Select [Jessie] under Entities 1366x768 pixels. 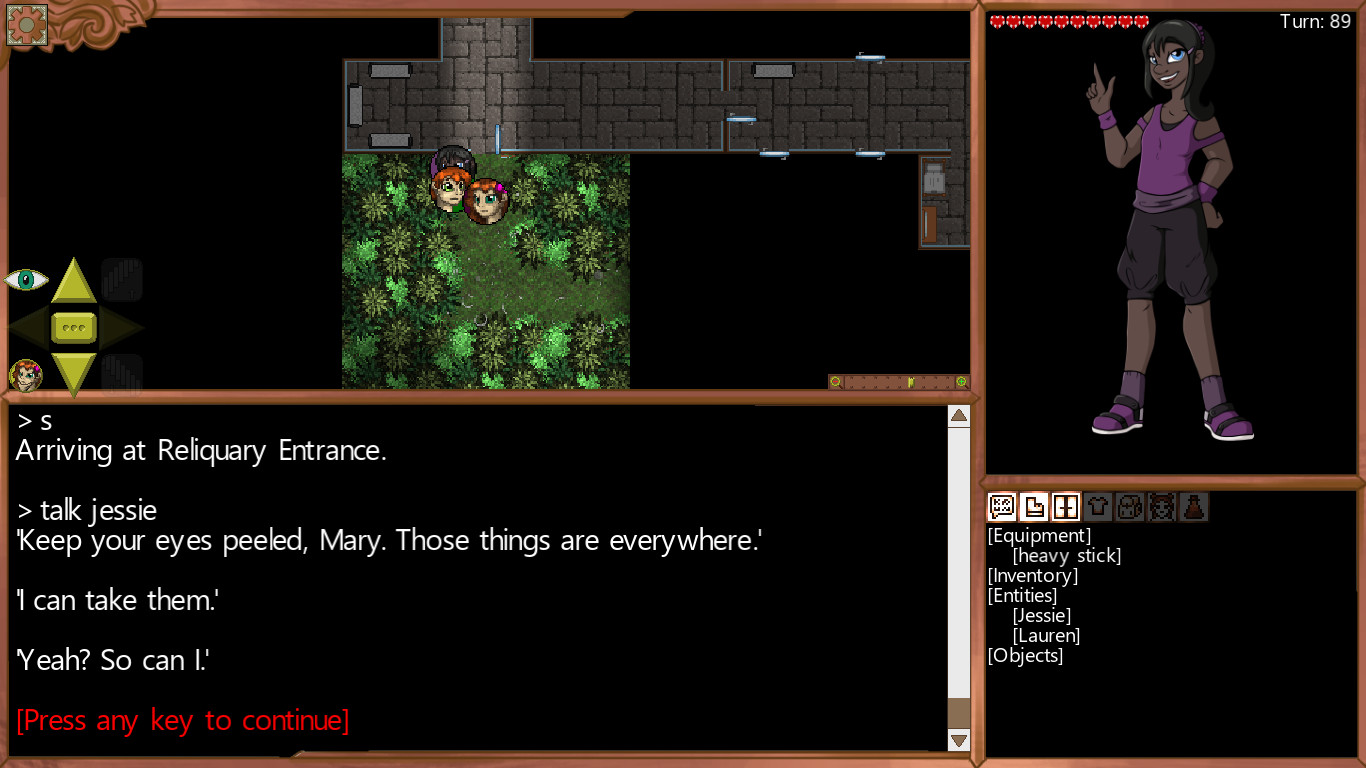(x=1043, y=615)
